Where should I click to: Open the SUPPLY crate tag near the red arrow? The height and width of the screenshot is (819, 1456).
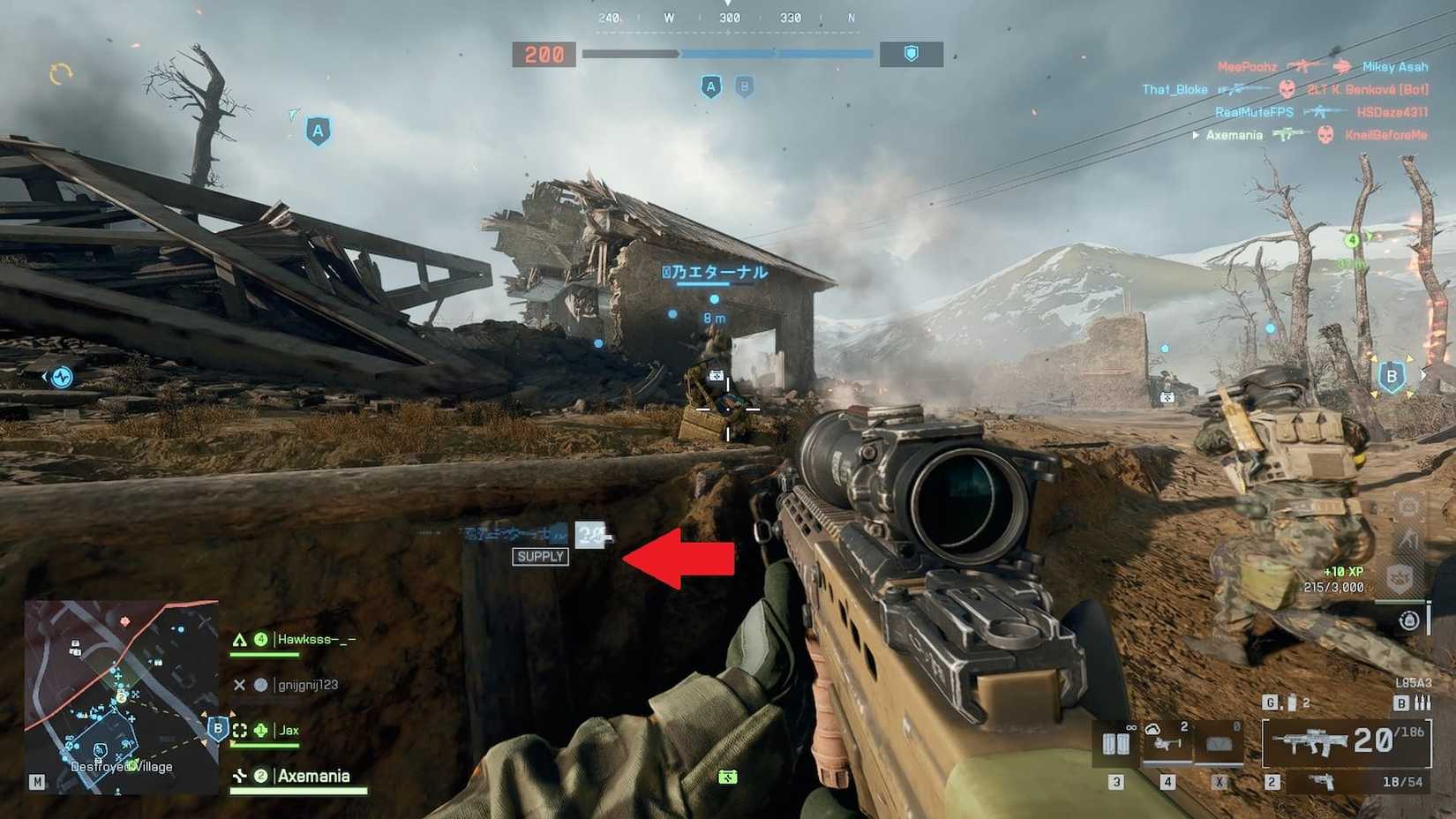[540, 557]
